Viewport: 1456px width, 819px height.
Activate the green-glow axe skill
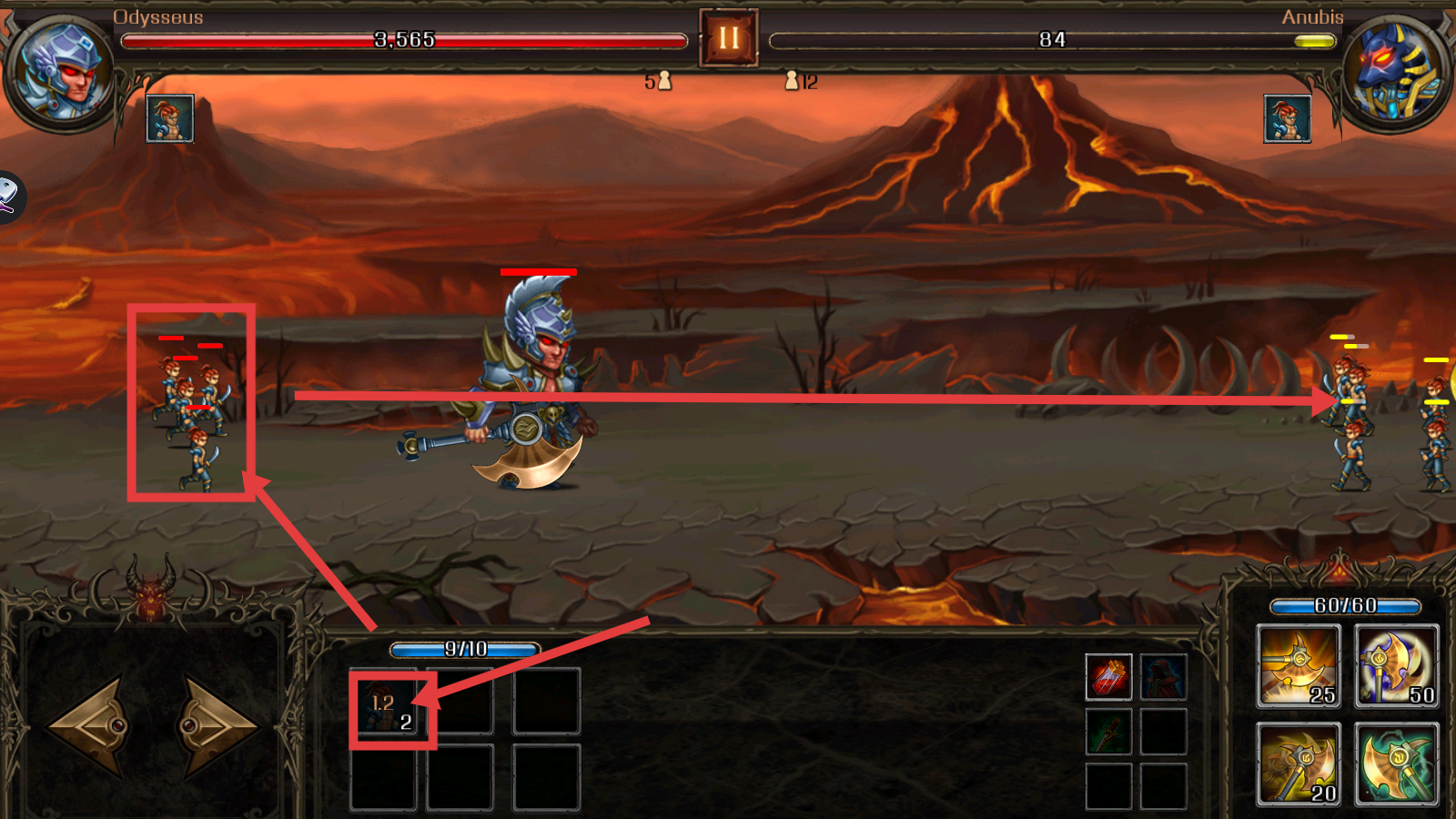(x=1397, y=763)
